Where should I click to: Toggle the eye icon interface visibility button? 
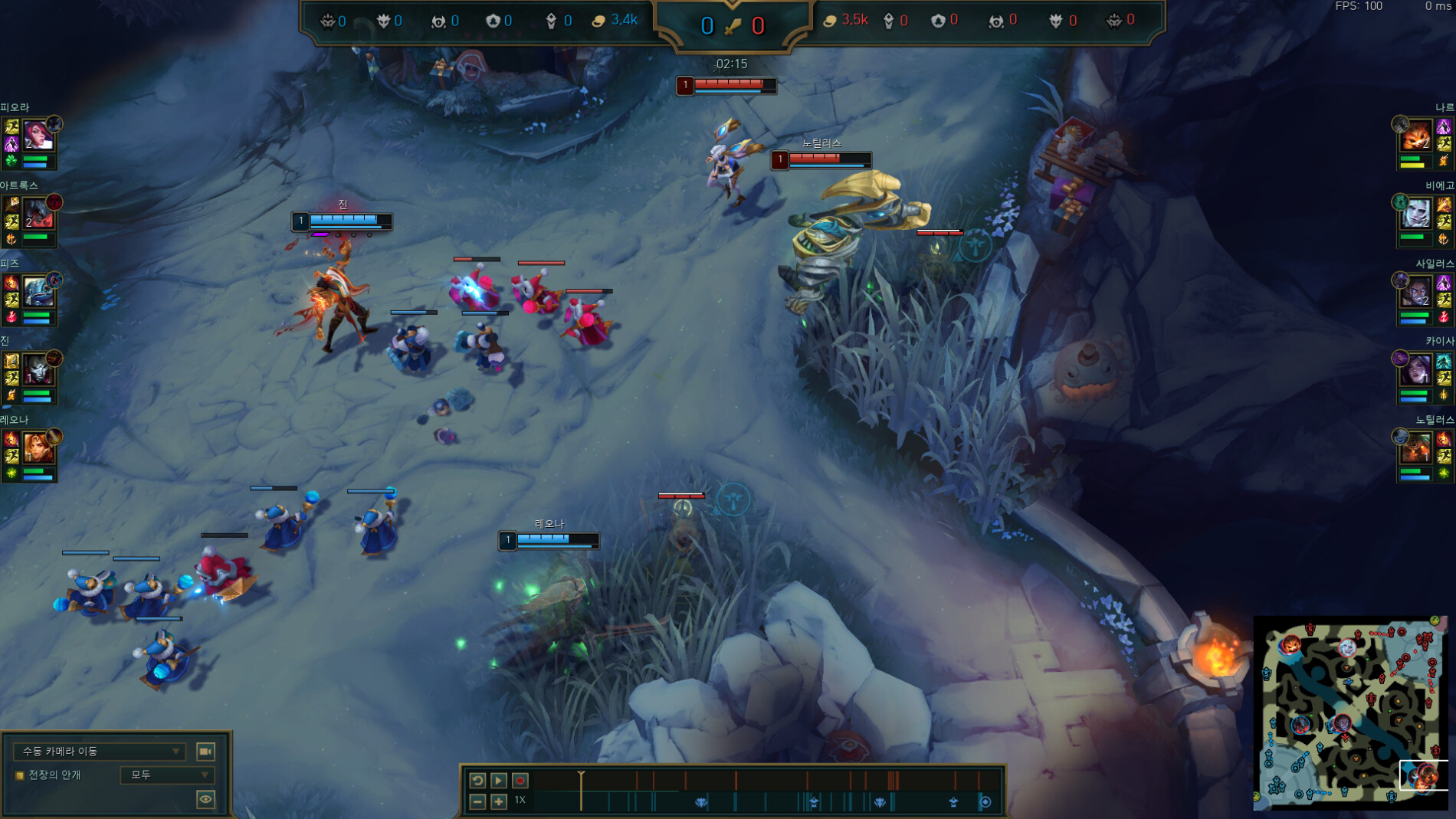pos(205,799)
